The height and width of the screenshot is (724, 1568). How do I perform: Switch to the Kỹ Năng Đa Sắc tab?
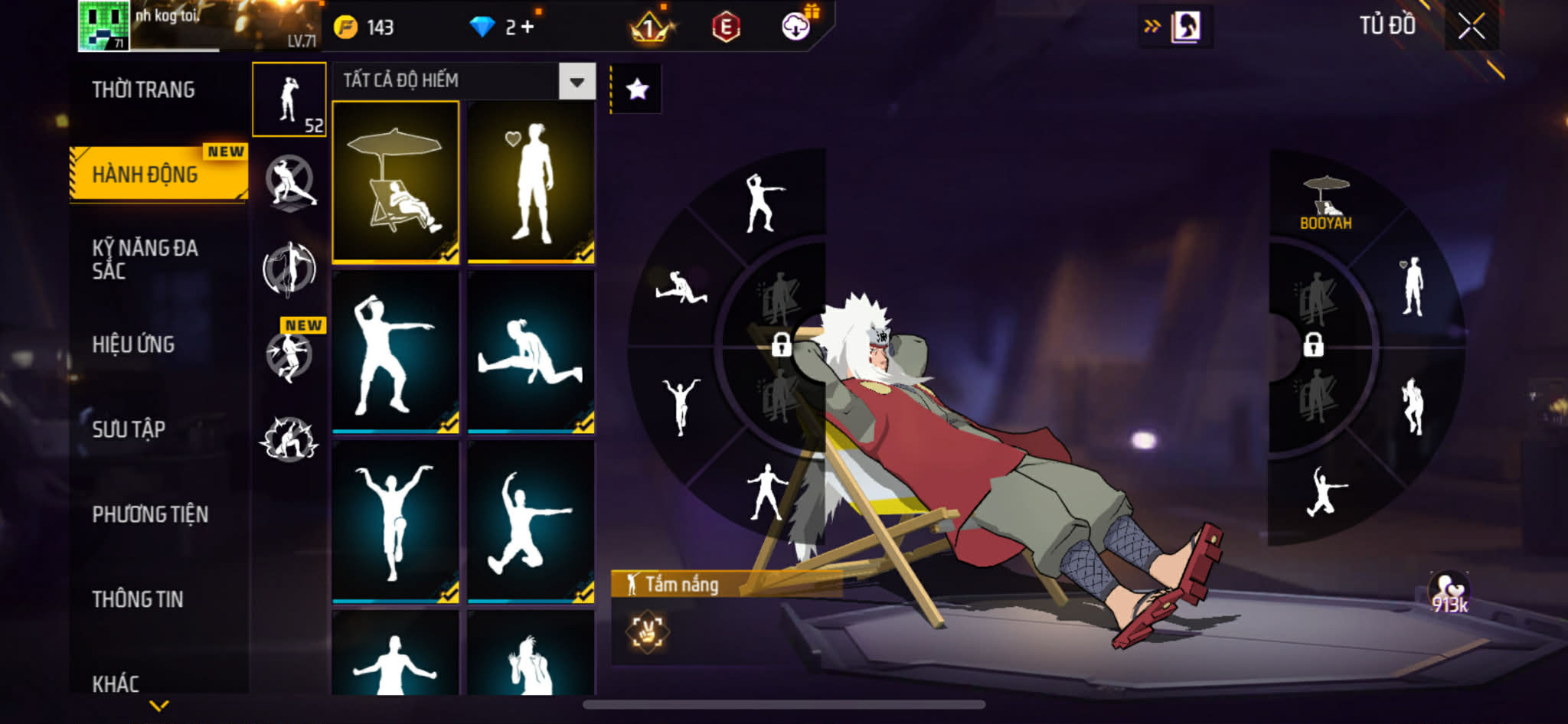point(145,259)
